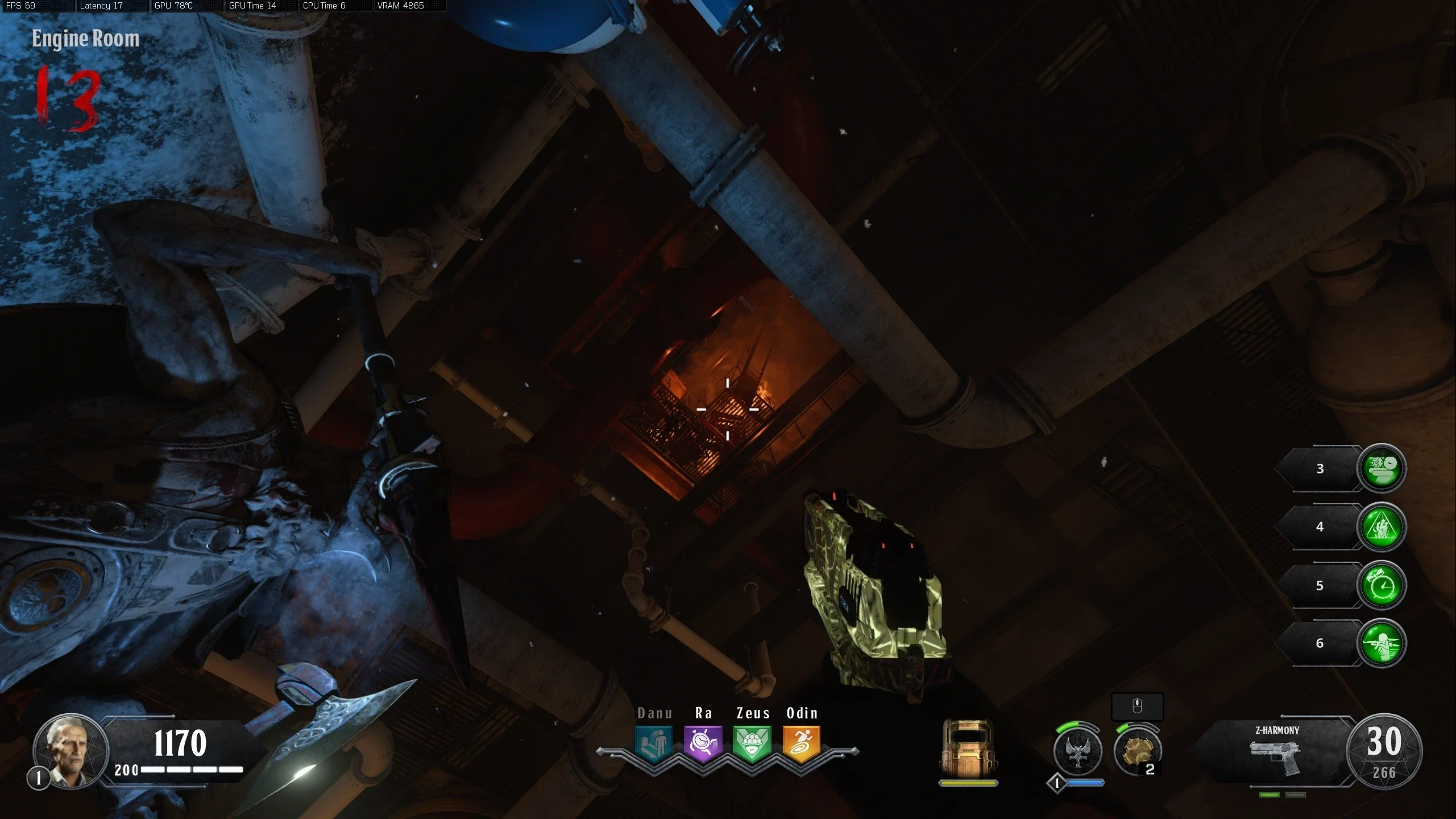Use elixir 5 with the alarm clock
This screenshot has height=819, width=1456.
(1381, 585)
